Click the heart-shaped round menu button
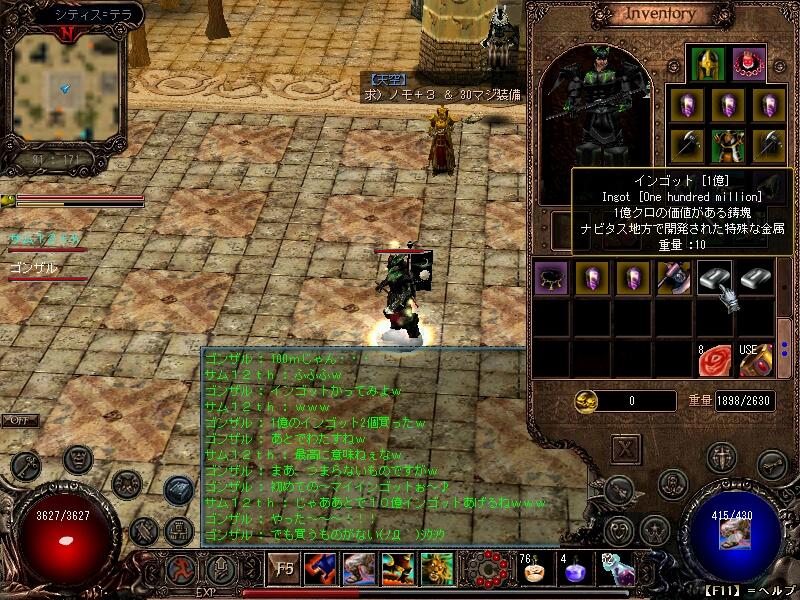The height and width of the screenshot is (600, 800). (620, 529)
